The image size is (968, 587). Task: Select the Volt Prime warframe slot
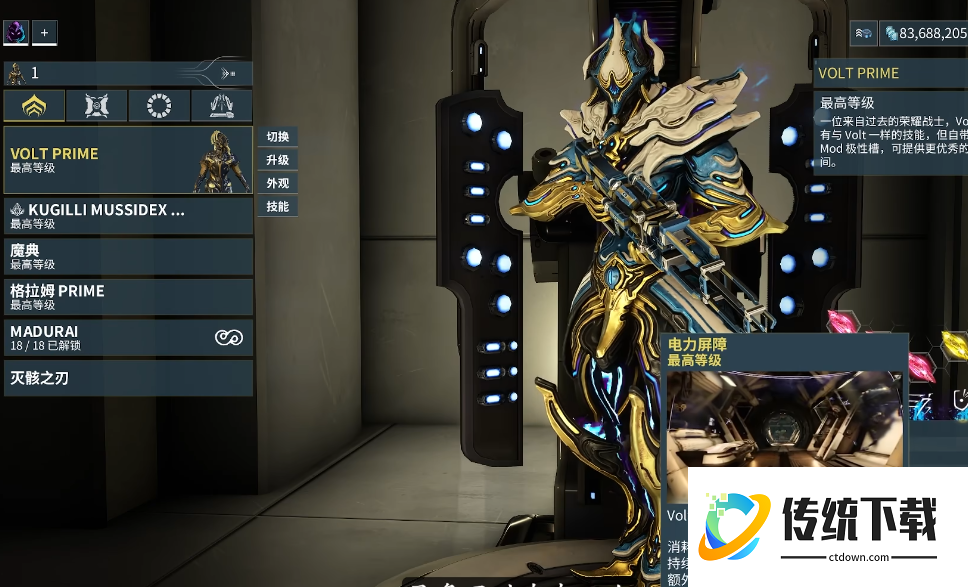tap(128, 160)
